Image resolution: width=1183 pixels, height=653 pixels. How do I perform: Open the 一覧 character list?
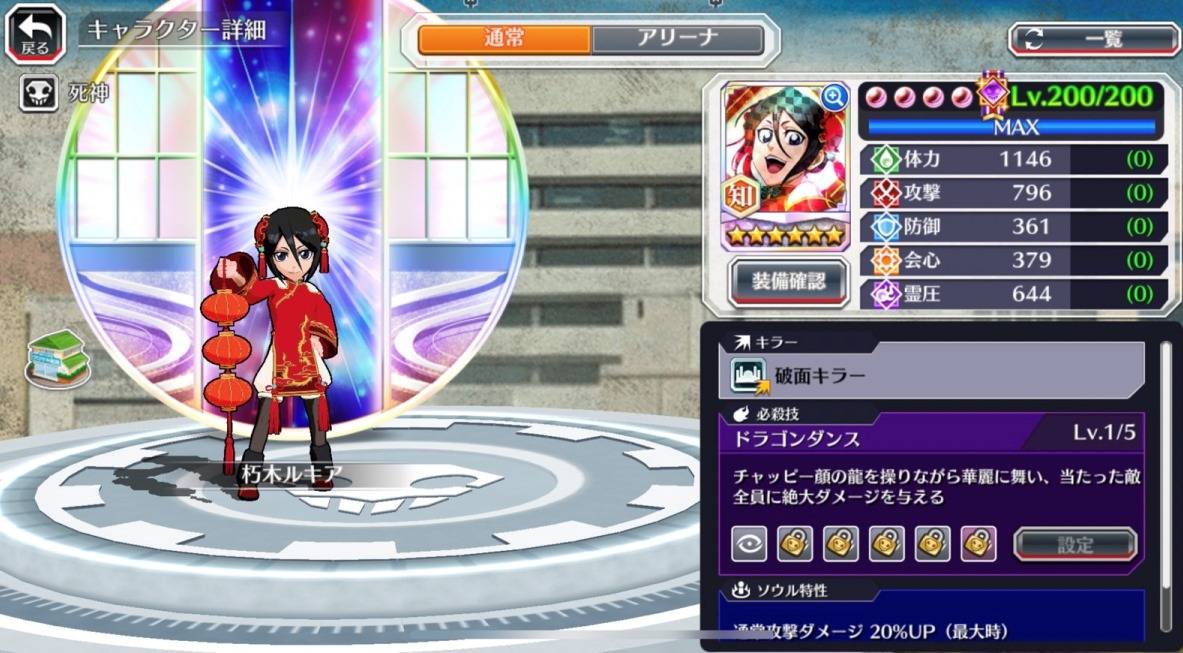point(1095,39)
